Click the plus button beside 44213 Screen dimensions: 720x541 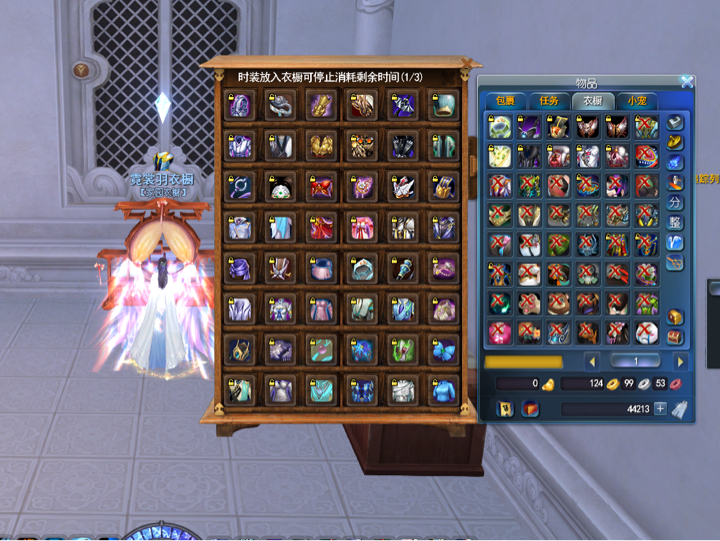660,408
